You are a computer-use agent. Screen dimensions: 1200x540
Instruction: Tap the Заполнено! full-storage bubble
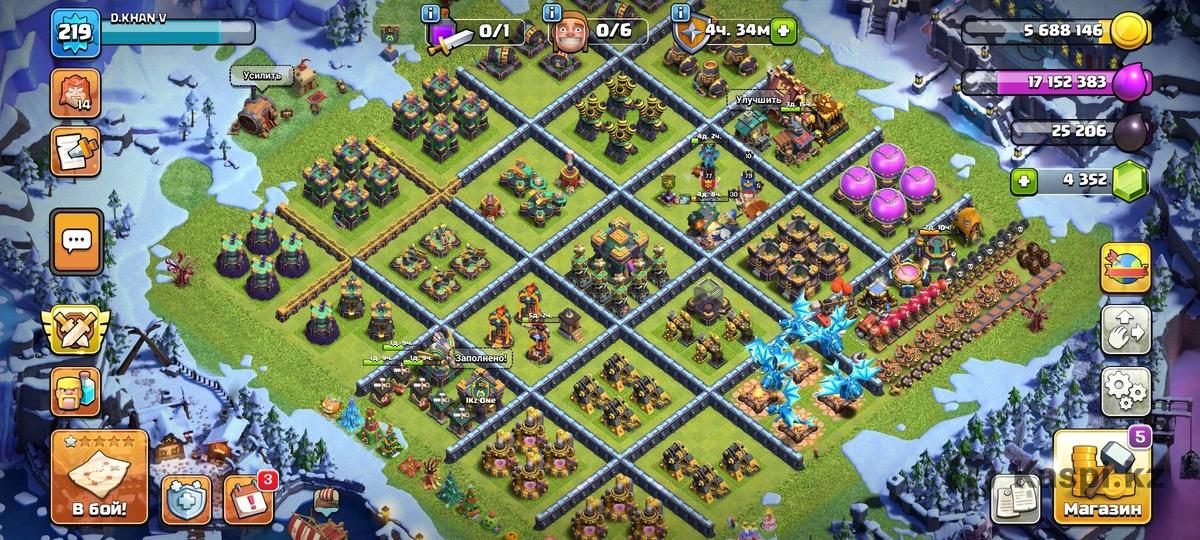pos(481,357)
